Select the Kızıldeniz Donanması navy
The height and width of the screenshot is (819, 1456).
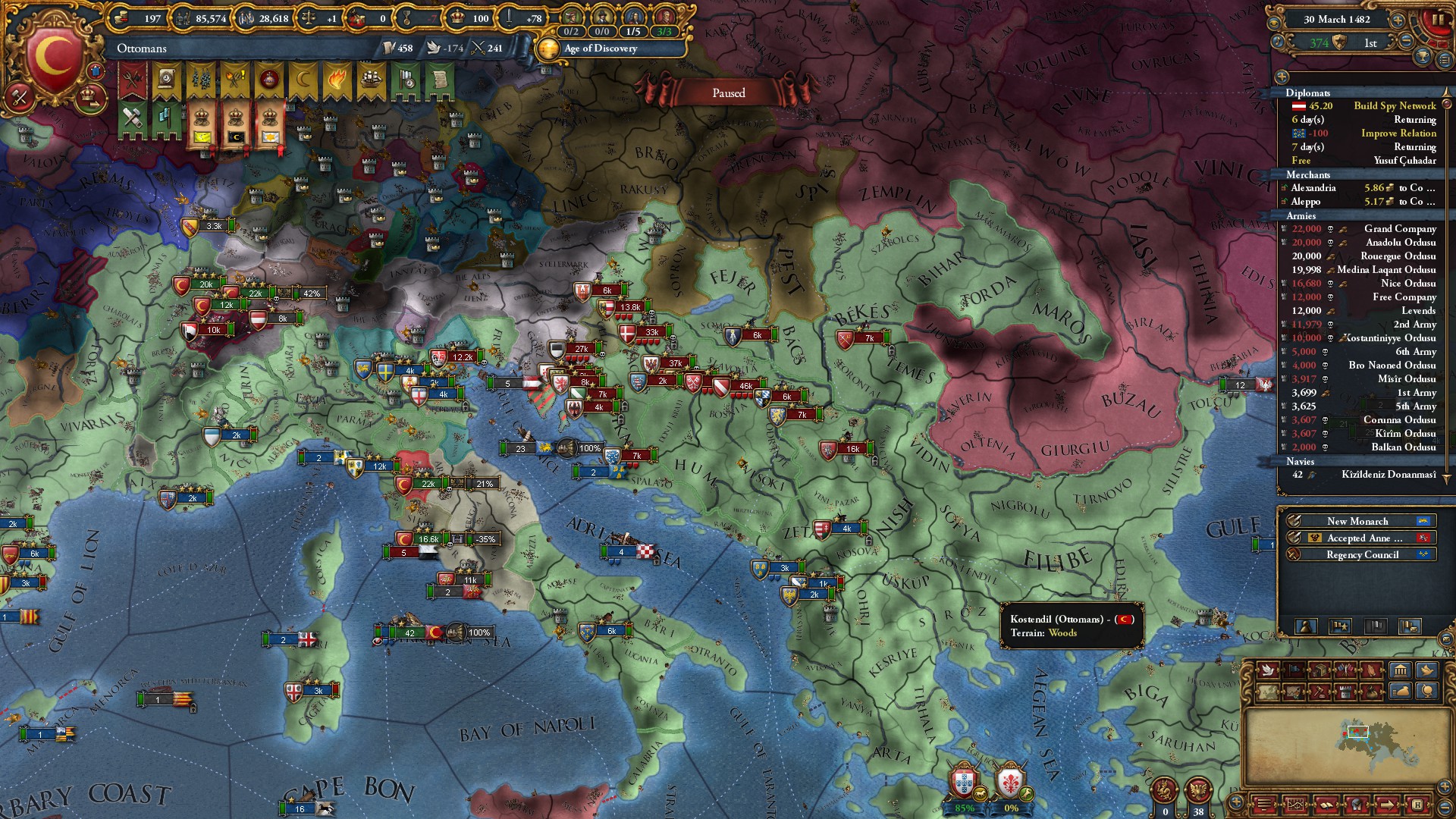pyautogui.click(x=1365, y=475)
